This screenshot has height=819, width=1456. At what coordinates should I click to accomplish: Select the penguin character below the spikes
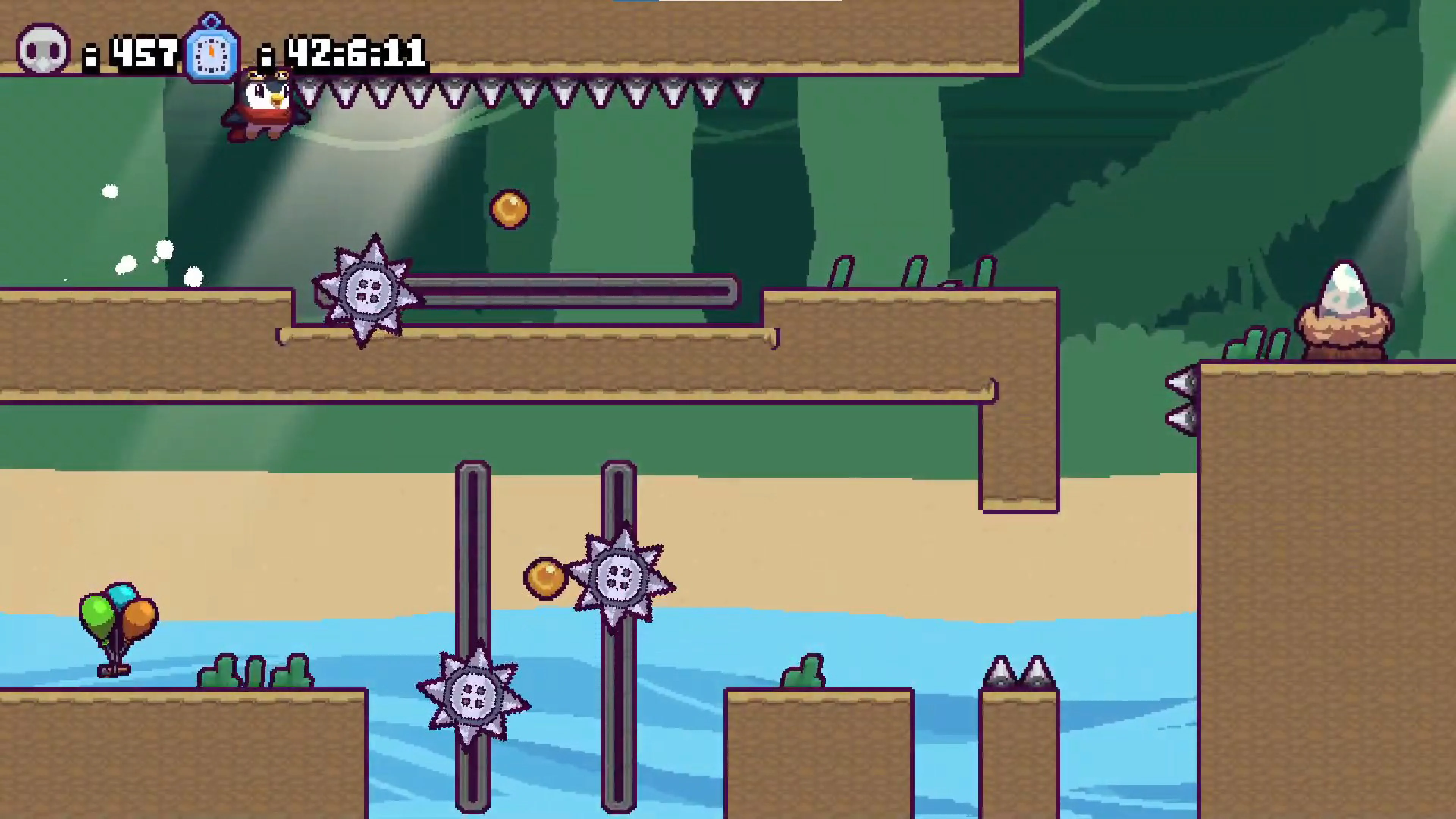[260, 105]
